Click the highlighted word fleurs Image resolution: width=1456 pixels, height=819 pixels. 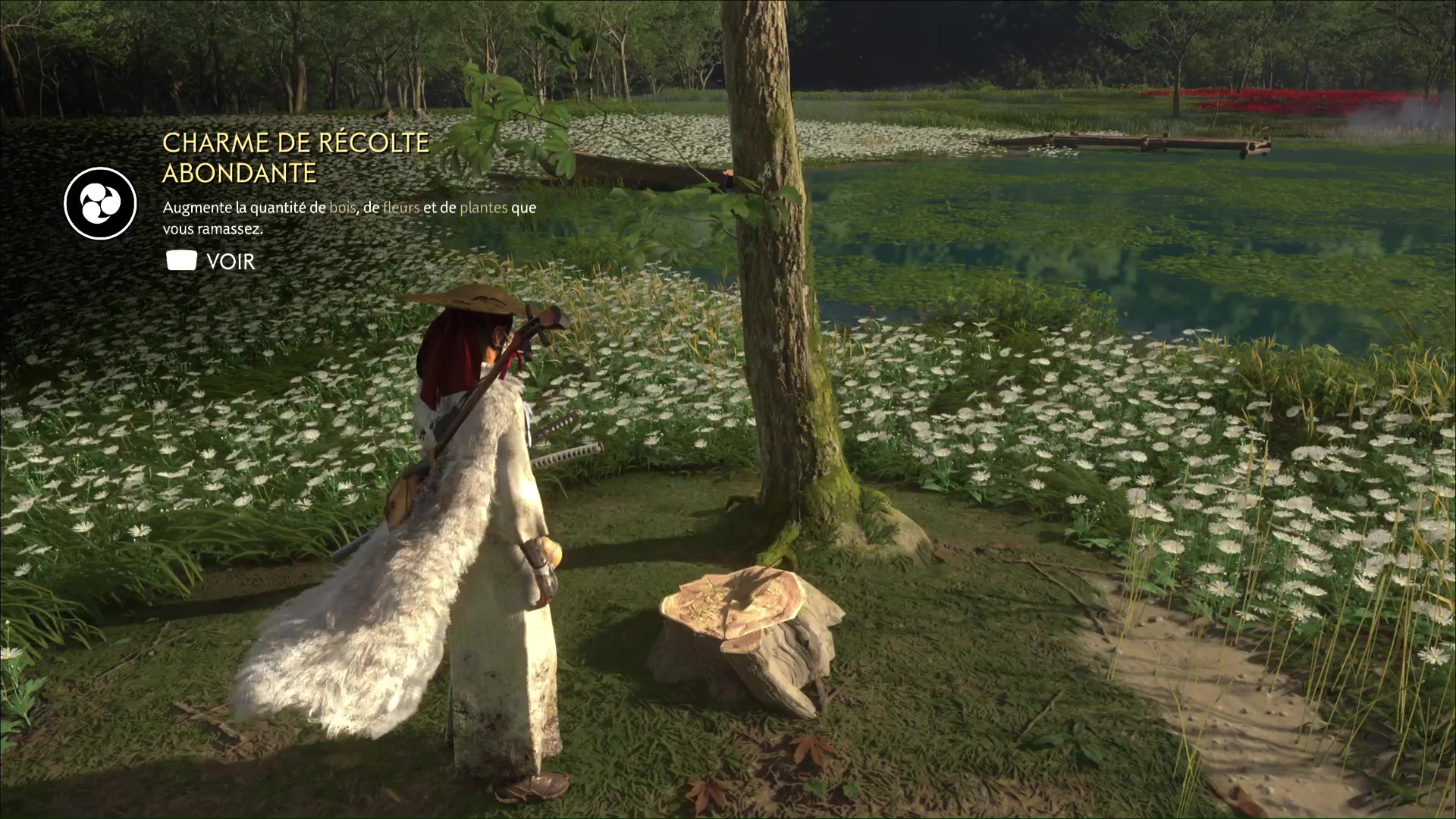click(400, 207)
